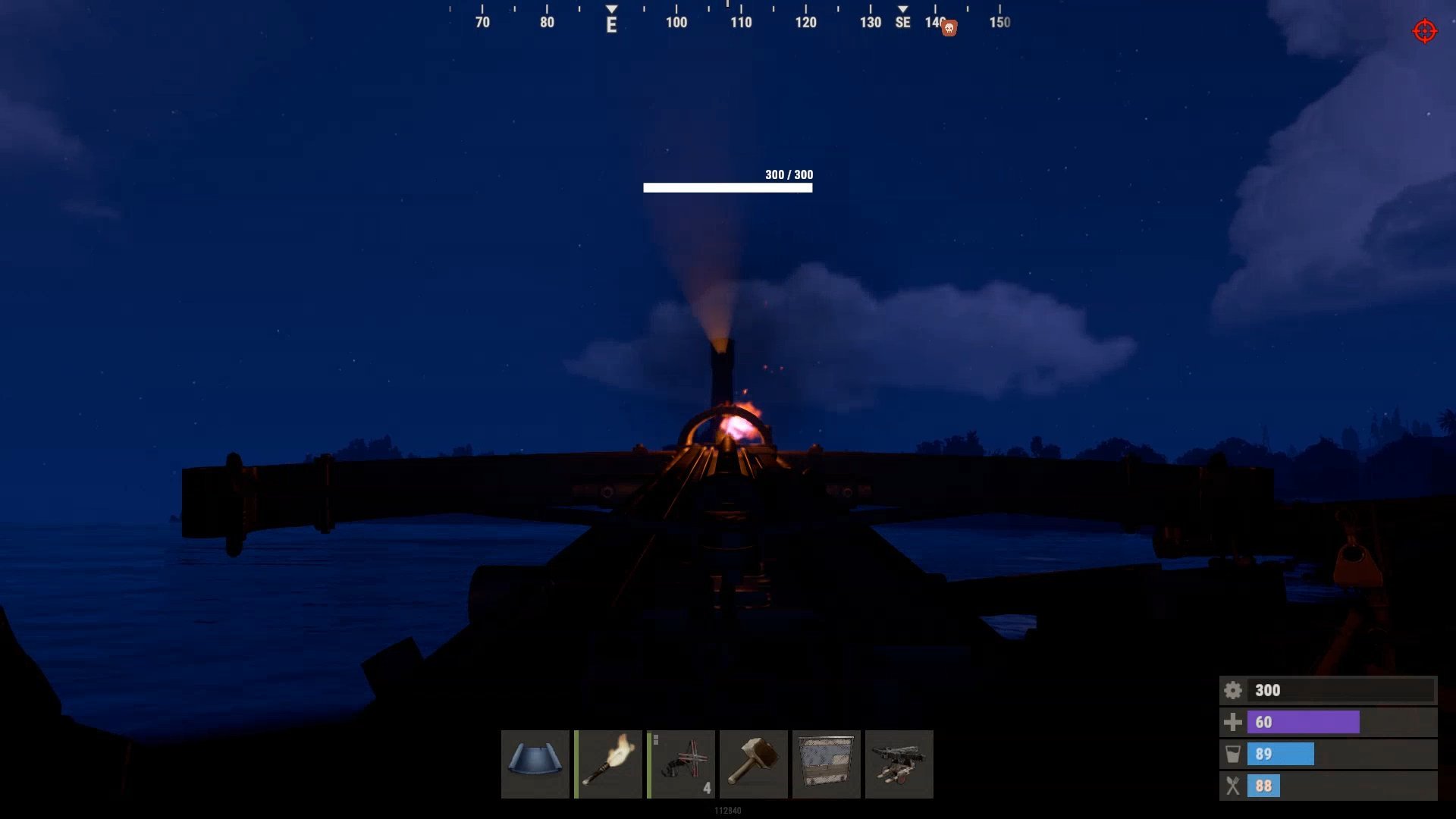Screen dimensions: 1456x819
Task: Click the skull death marker on the compass
Action: pos(949,29)
